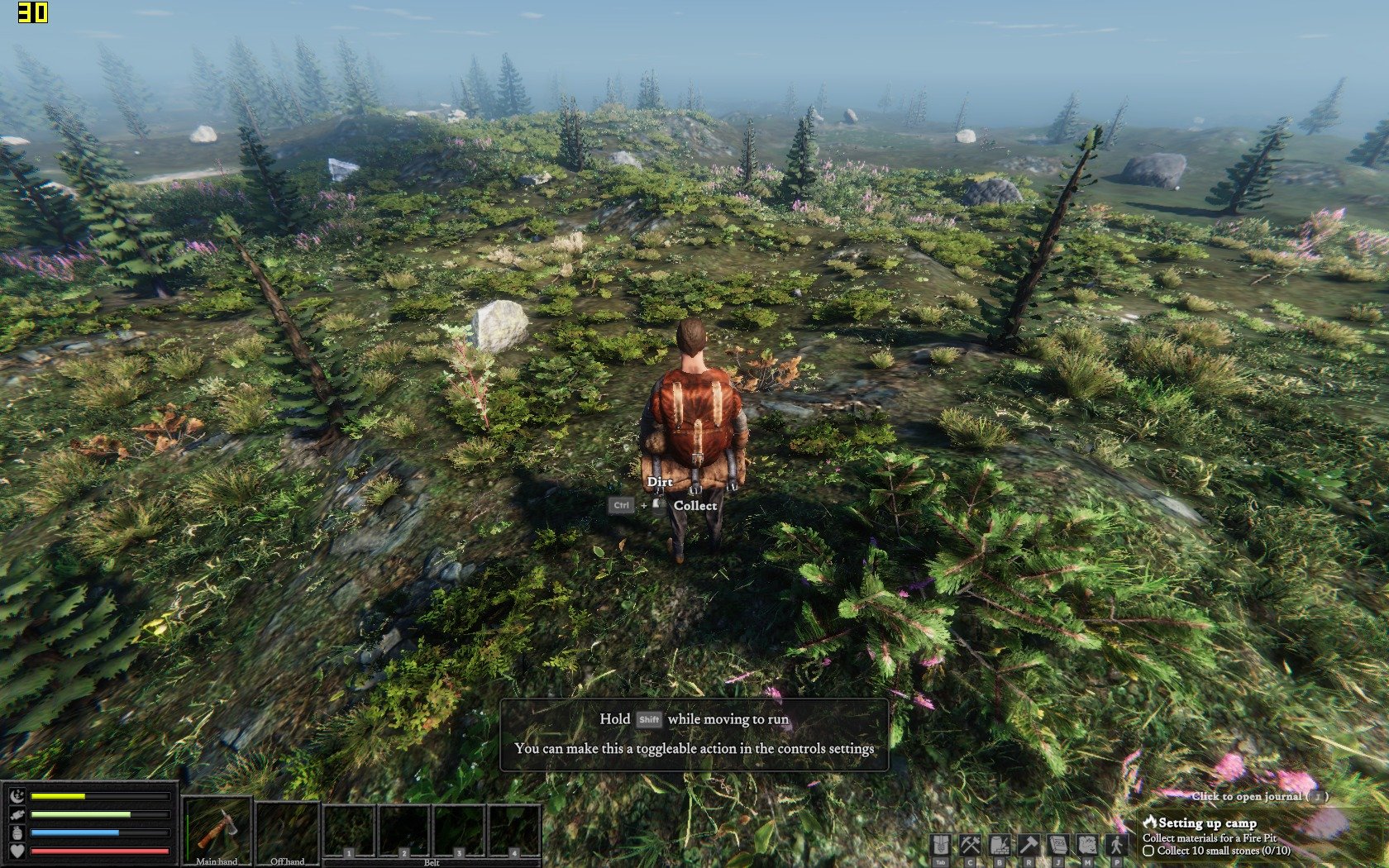
Task: Click the single hammer icon
Action: 1029,845
